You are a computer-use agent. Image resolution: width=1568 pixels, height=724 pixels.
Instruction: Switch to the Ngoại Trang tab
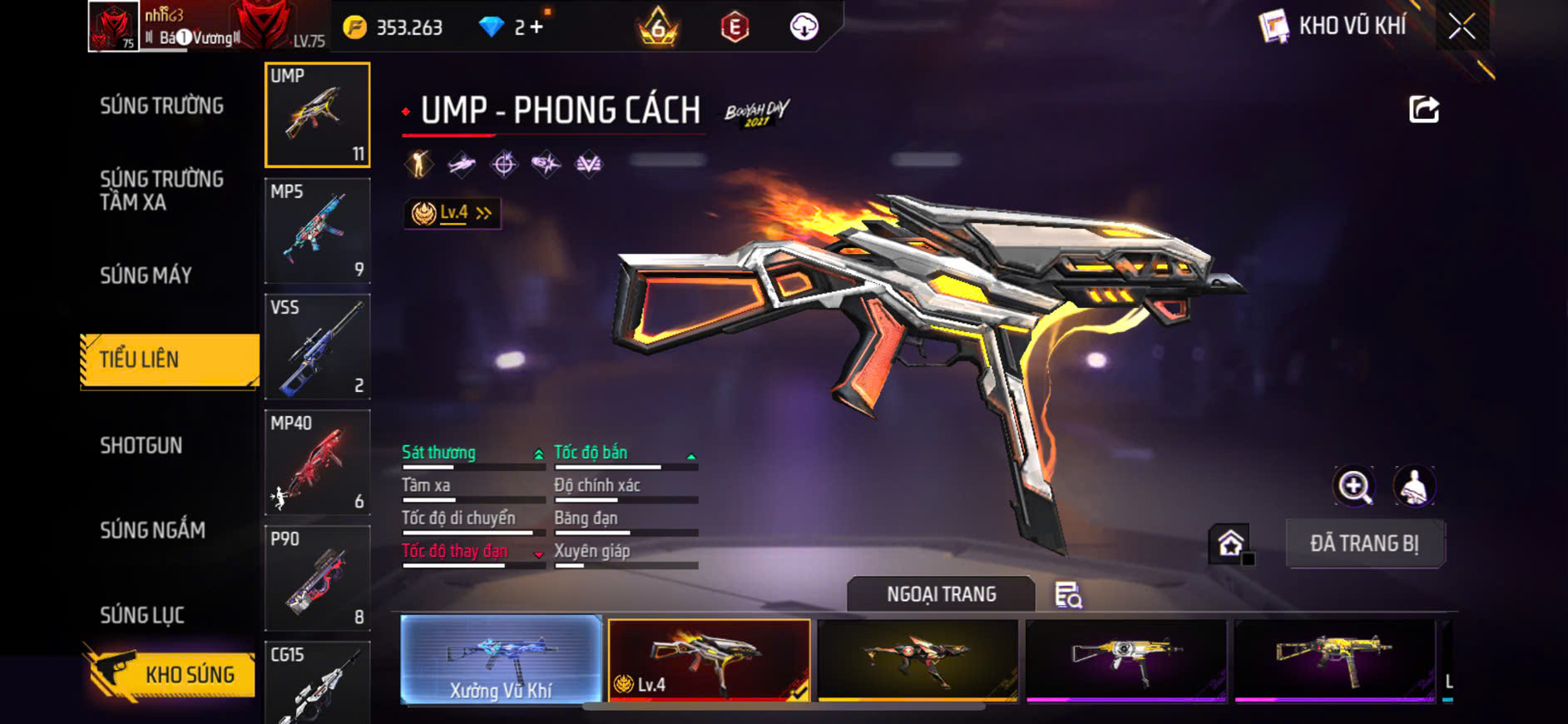(941, 594)
